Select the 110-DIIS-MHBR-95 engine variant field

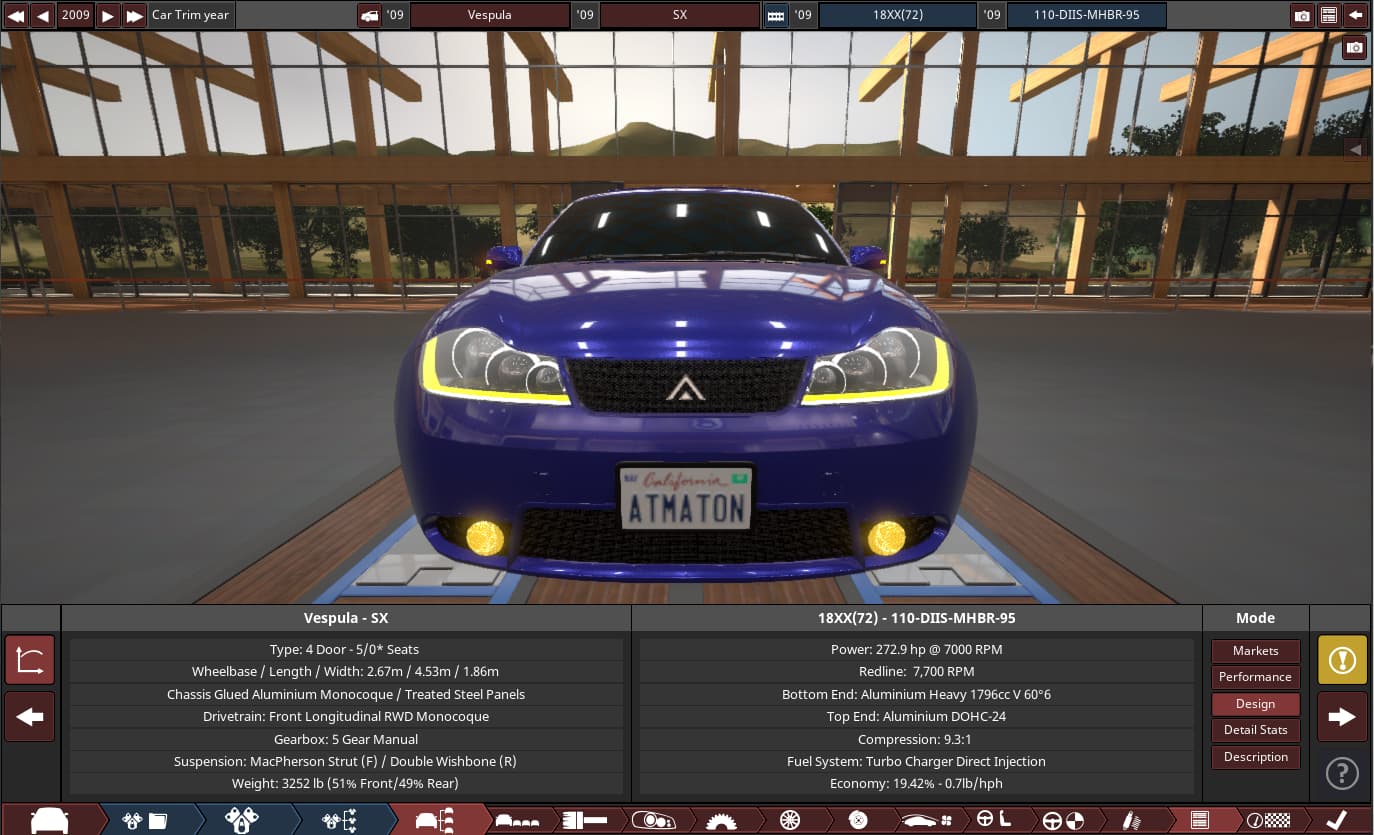1086,15
